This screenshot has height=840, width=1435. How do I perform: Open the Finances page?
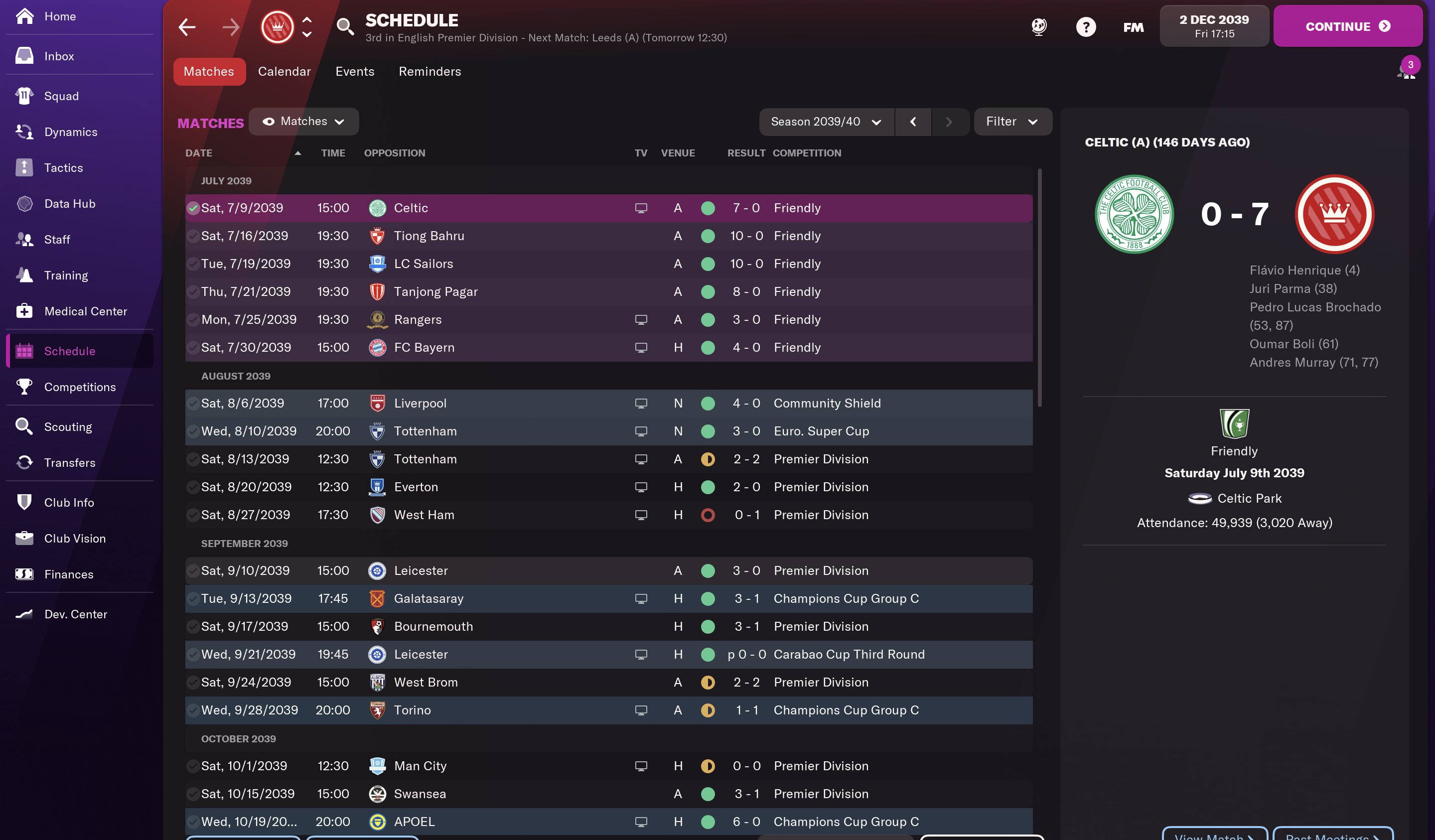68,574
